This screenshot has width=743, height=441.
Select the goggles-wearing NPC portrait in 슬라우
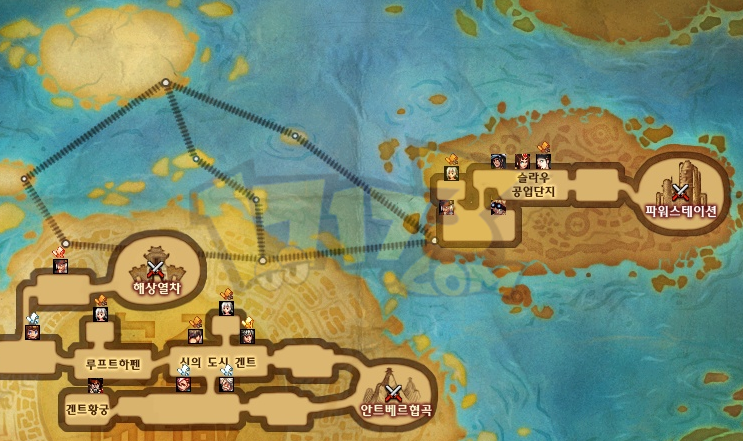click(497, 207)
